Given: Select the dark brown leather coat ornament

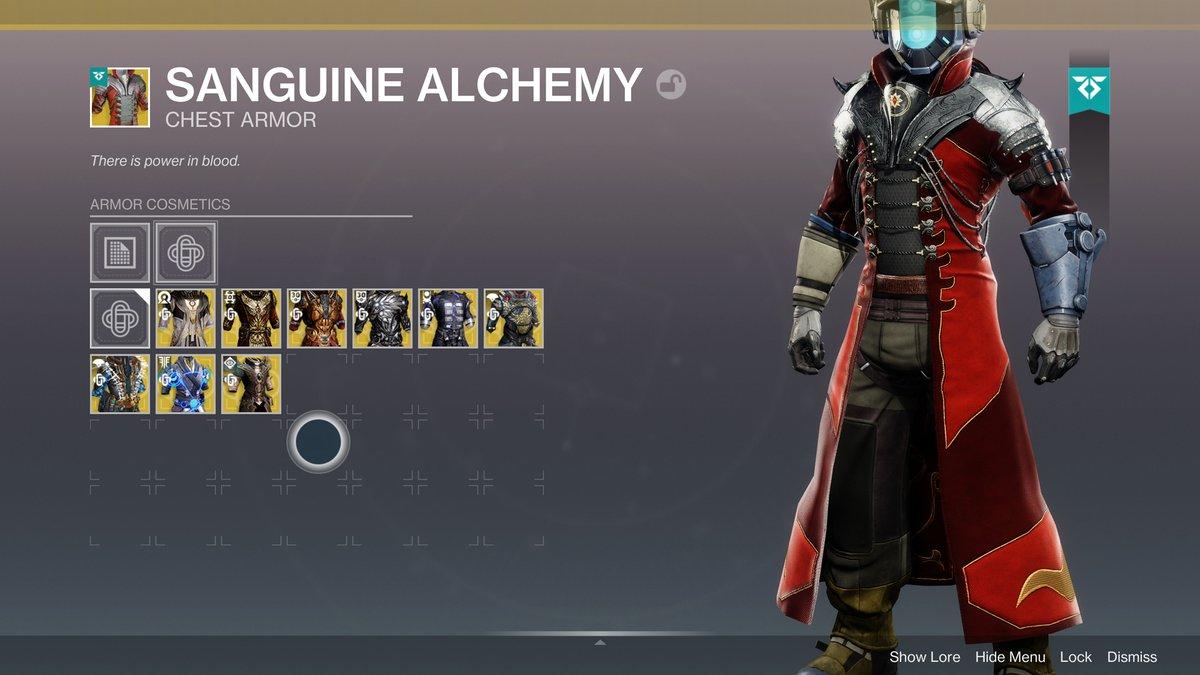Looking at the screenshot, I should (x=251, y=383).
